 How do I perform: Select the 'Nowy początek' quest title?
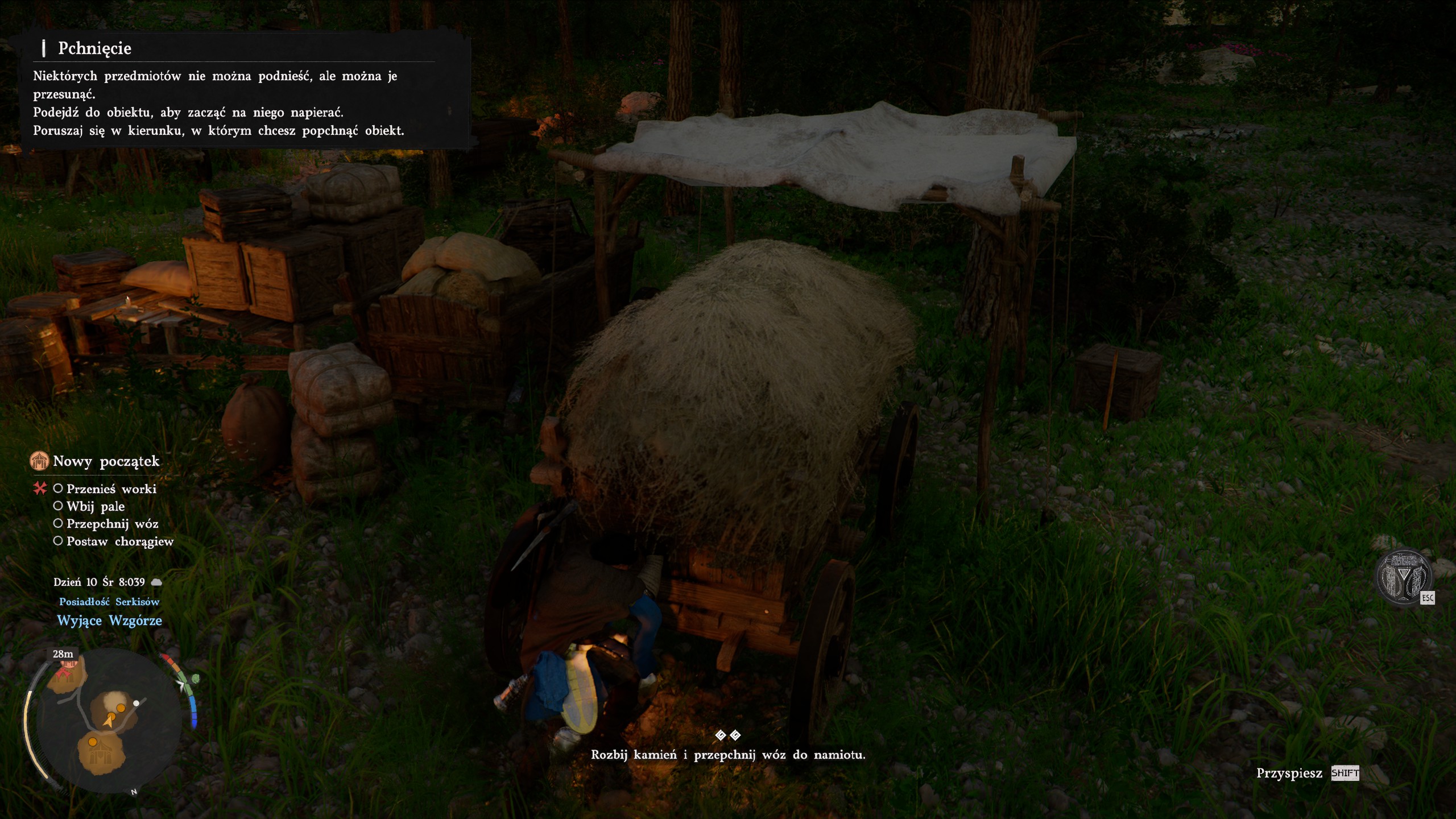point(106,461)
